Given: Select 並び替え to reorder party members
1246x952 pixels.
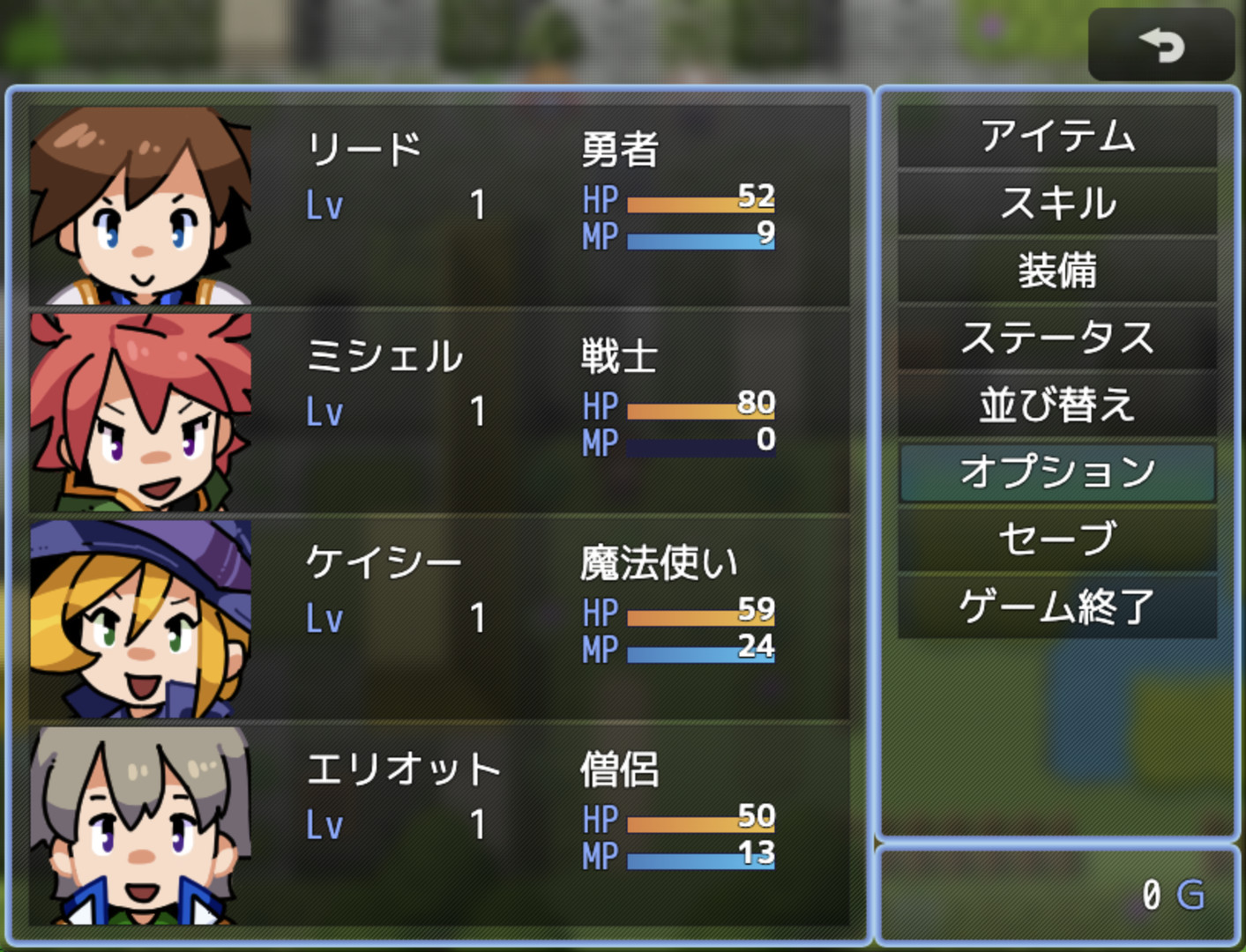Looking at the screenshot, I should (x=1057, y=405).
